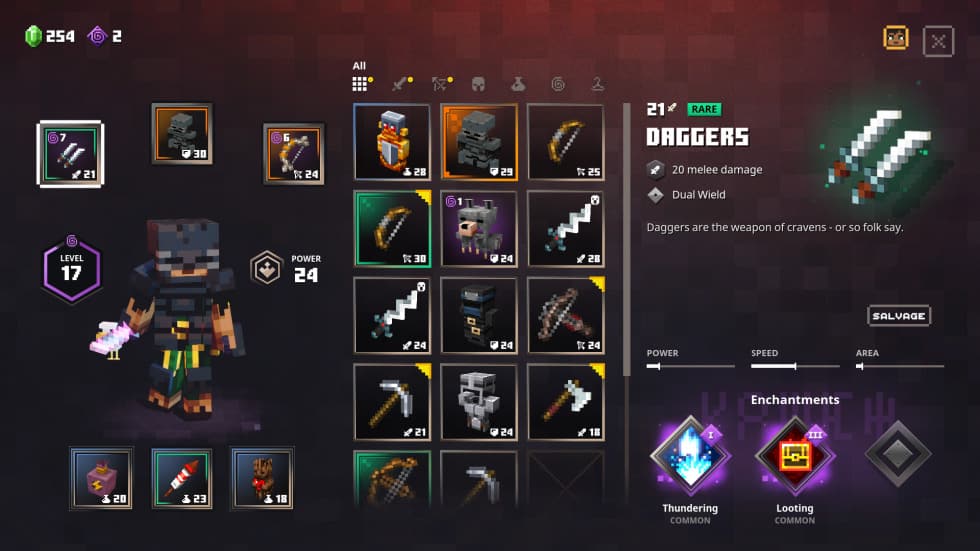Select the equipped Daggers slot
980x551 pixels.
70,153
